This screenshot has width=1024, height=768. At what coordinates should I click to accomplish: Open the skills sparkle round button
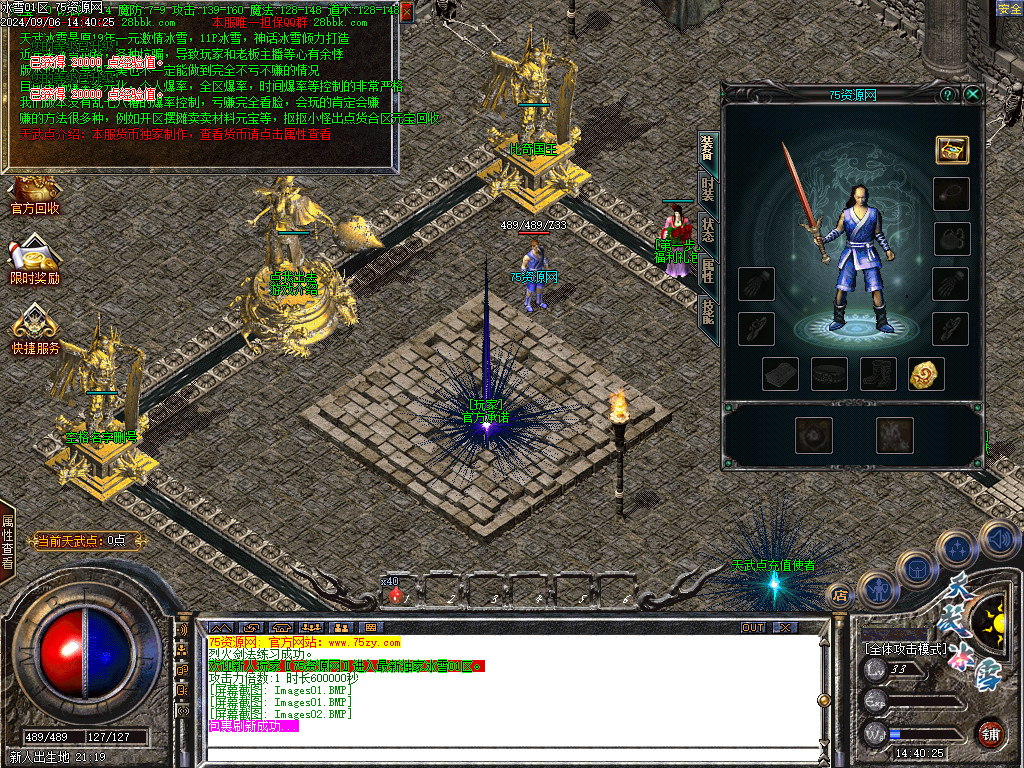pos(957,549)
